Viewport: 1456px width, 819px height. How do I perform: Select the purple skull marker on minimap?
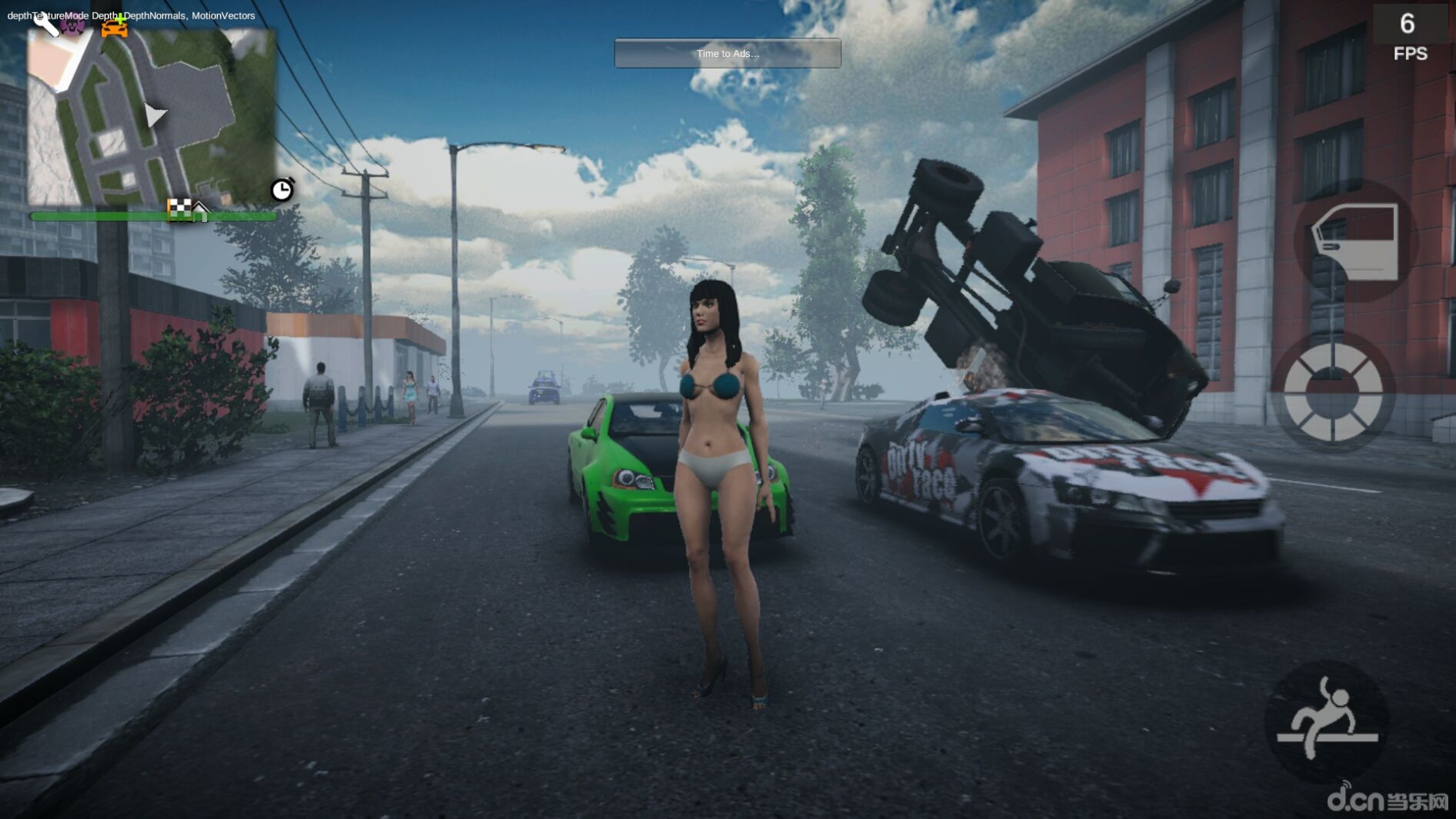74,25
